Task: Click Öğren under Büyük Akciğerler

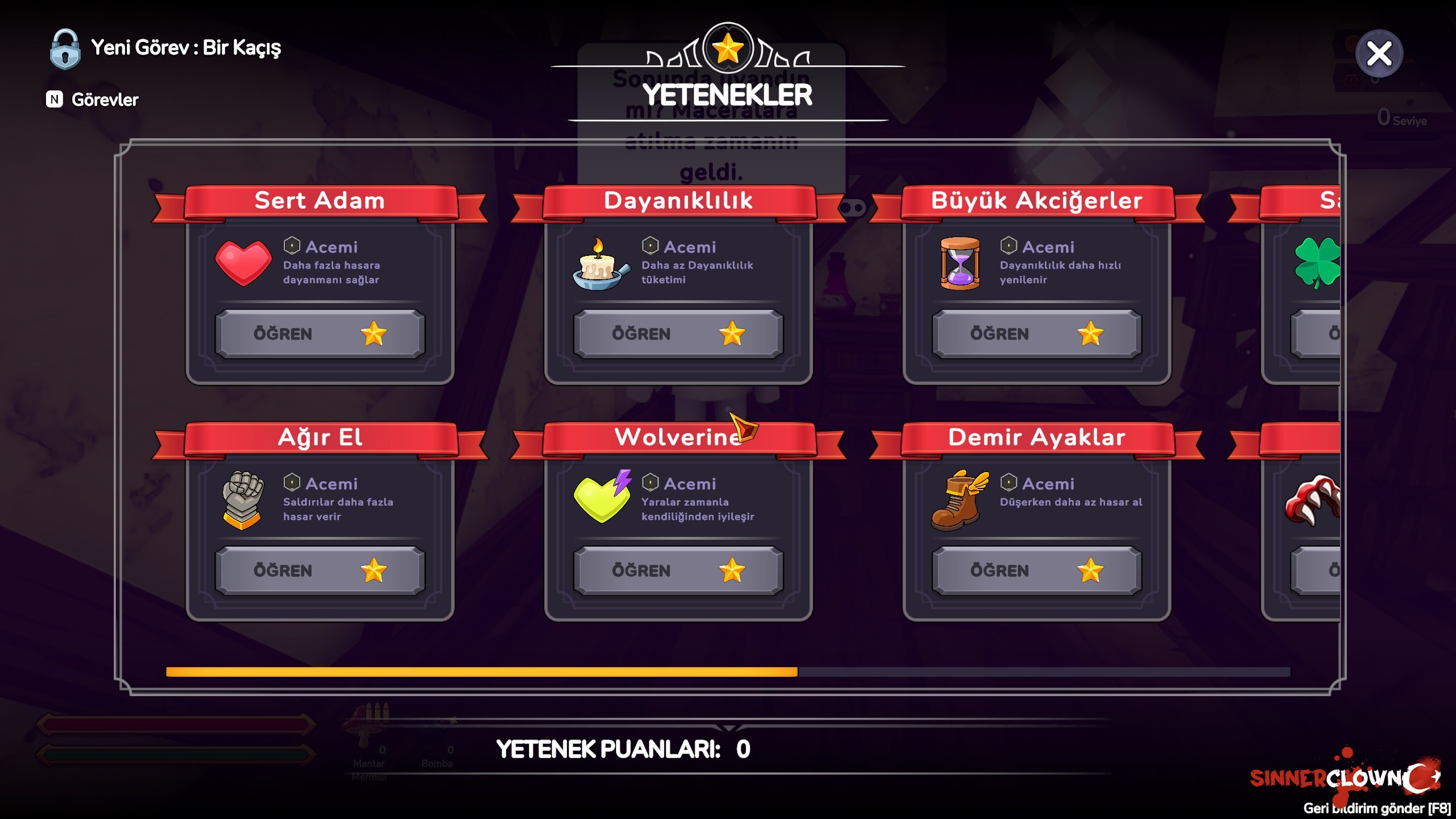Action: (x=1036, y=334)
